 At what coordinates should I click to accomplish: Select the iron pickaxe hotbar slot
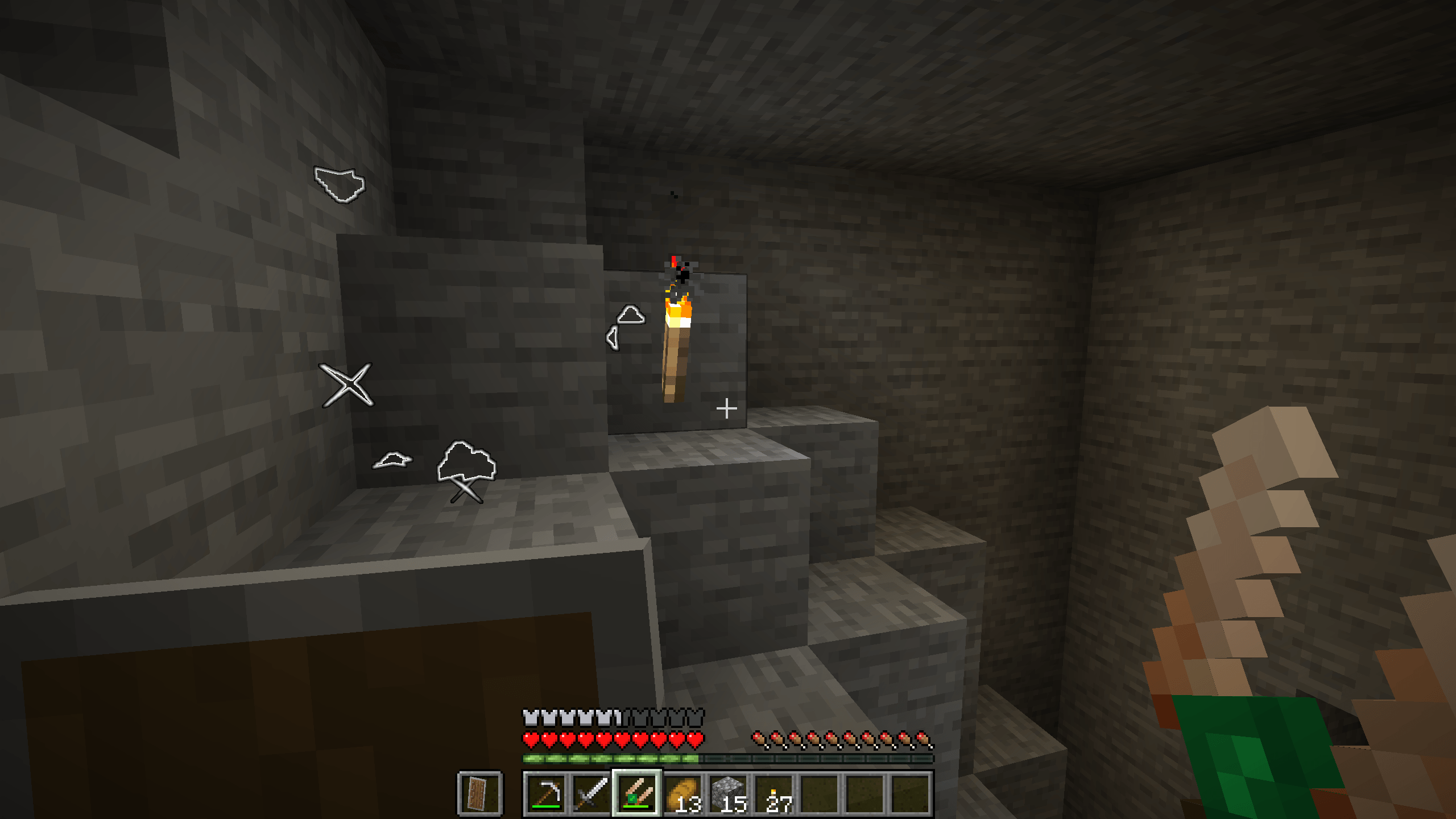pos(547,793)
